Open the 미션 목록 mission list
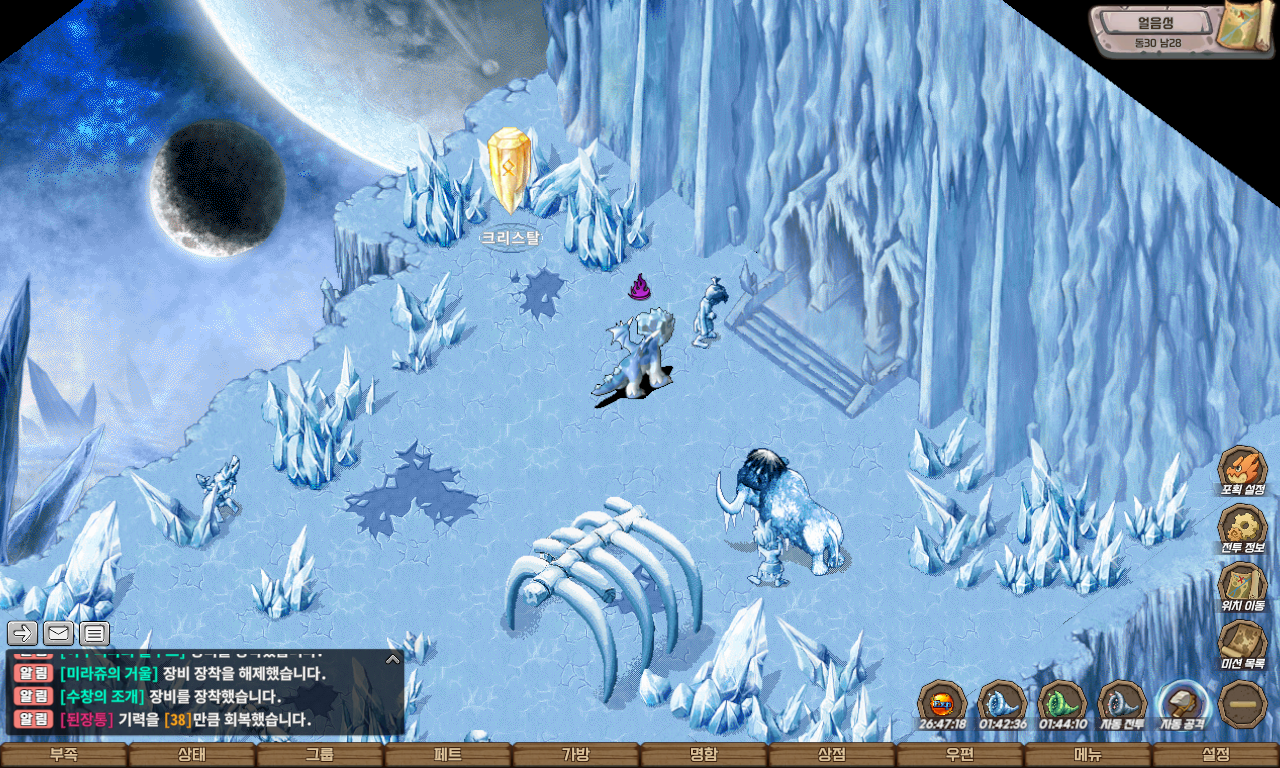This screenshot has width=1280, height=768. click(1243, 644)
